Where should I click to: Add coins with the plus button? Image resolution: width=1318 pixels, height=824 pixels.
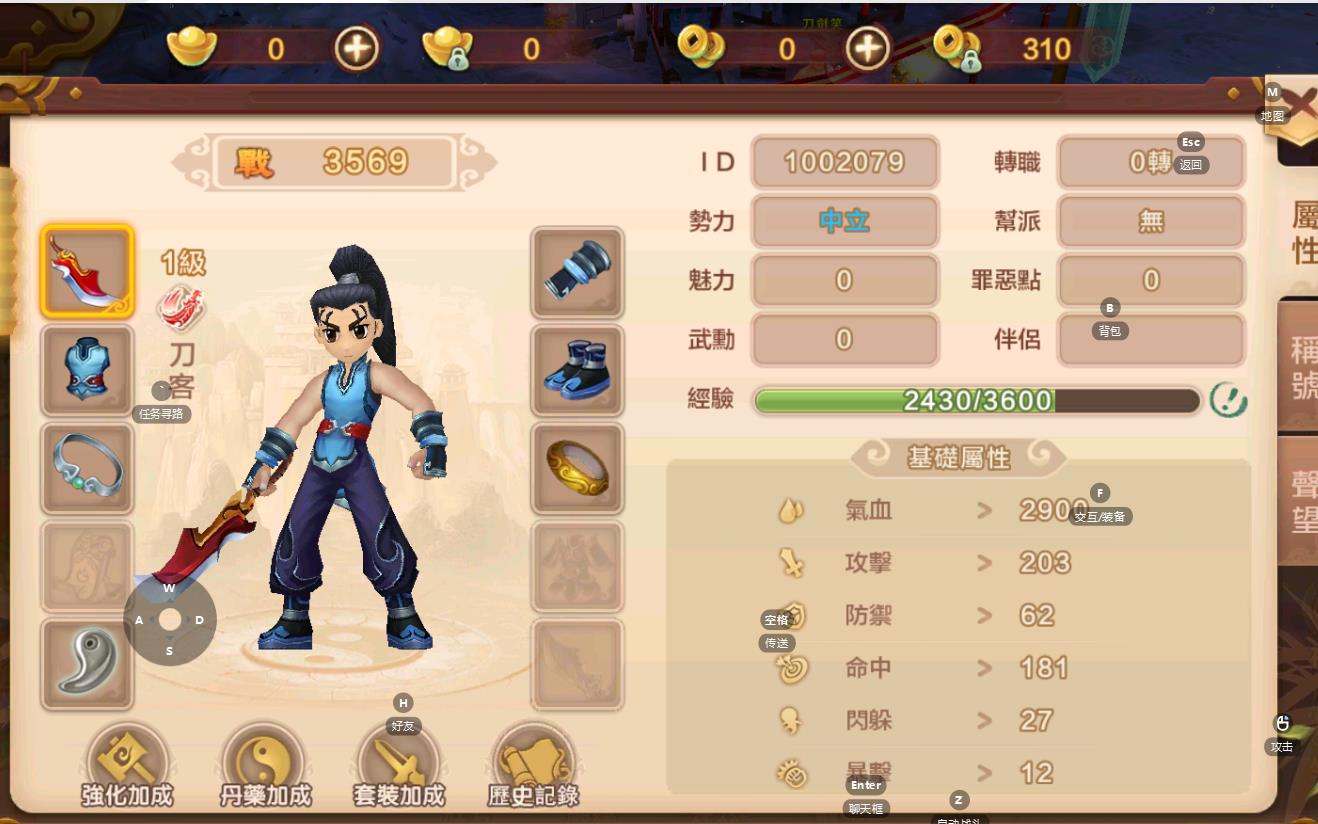[867, 48]
